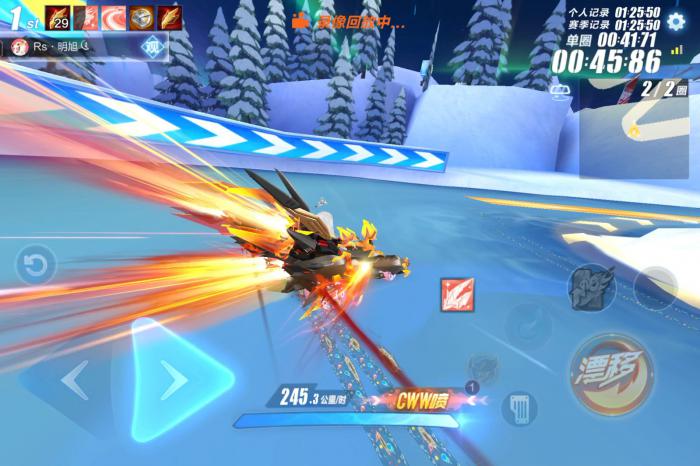Tap the brake pedal button
This screenshot has width=700, height=466.
(x=519, y=407)
